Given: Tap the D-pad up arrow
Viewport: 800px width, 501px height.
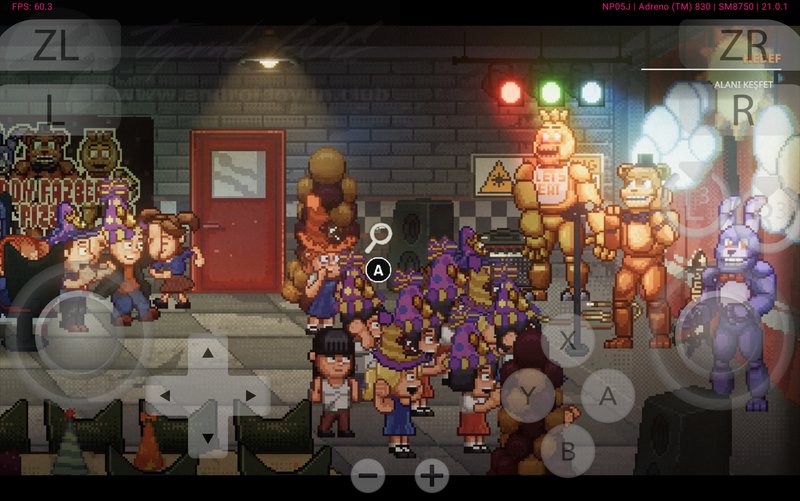Looking at the screenshot, I should pyautogui.click(x=207, y=353).
